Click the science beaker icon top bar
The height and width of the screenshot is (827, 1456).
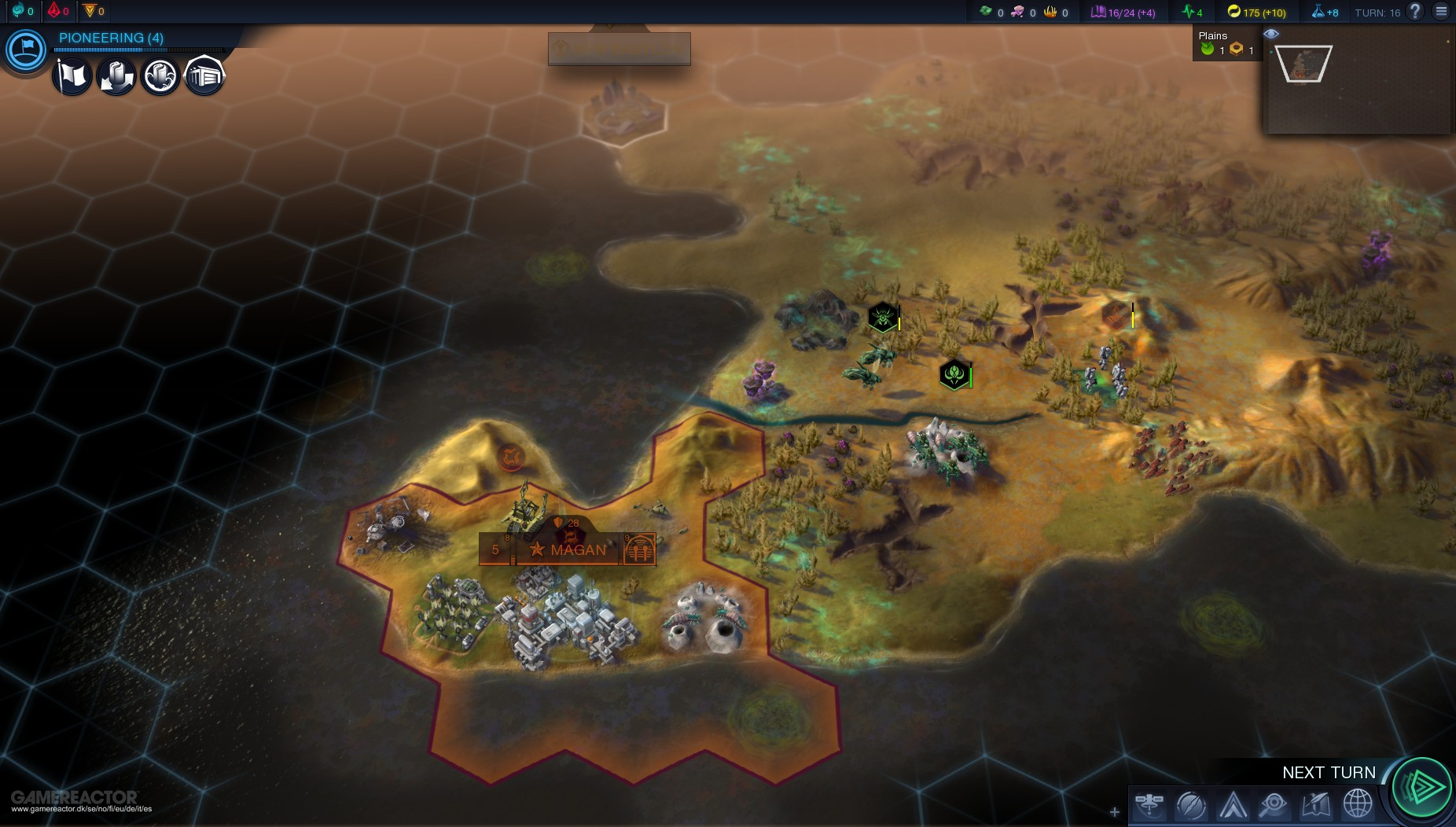point(1317,12)
